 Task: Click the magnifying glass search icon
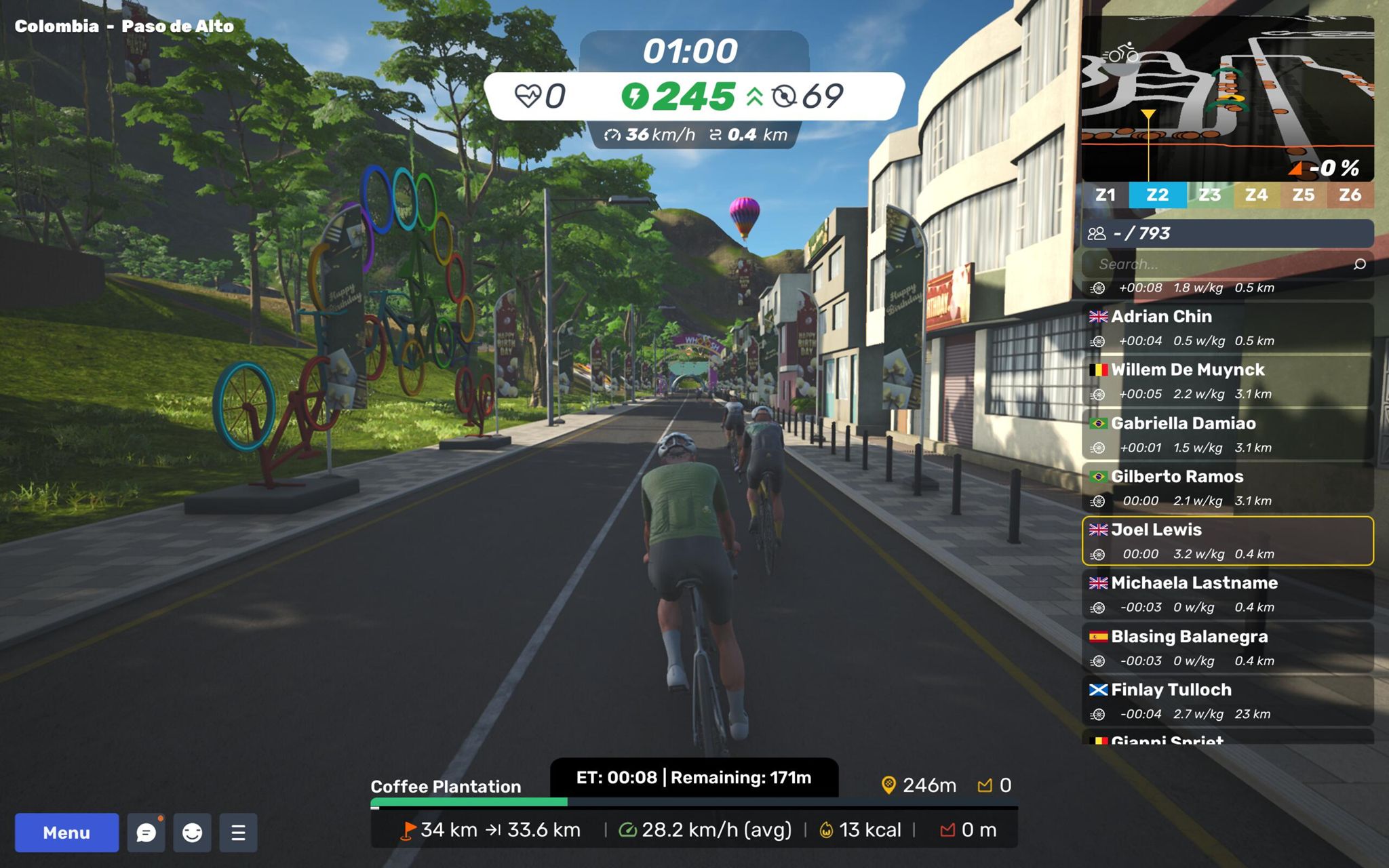pyautogui.click(x=1359, y=264)
